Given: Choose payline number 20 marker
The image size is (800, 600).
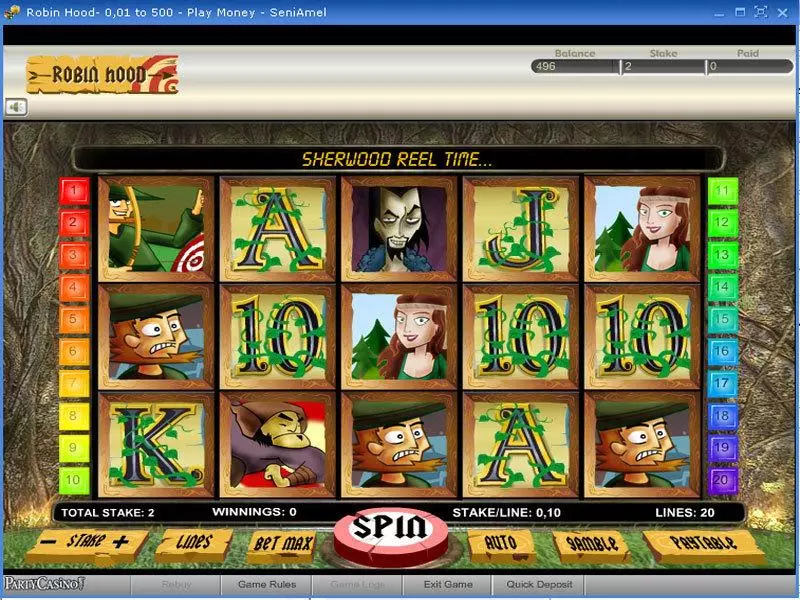Looking at the screenshot, I should (722, 481).
